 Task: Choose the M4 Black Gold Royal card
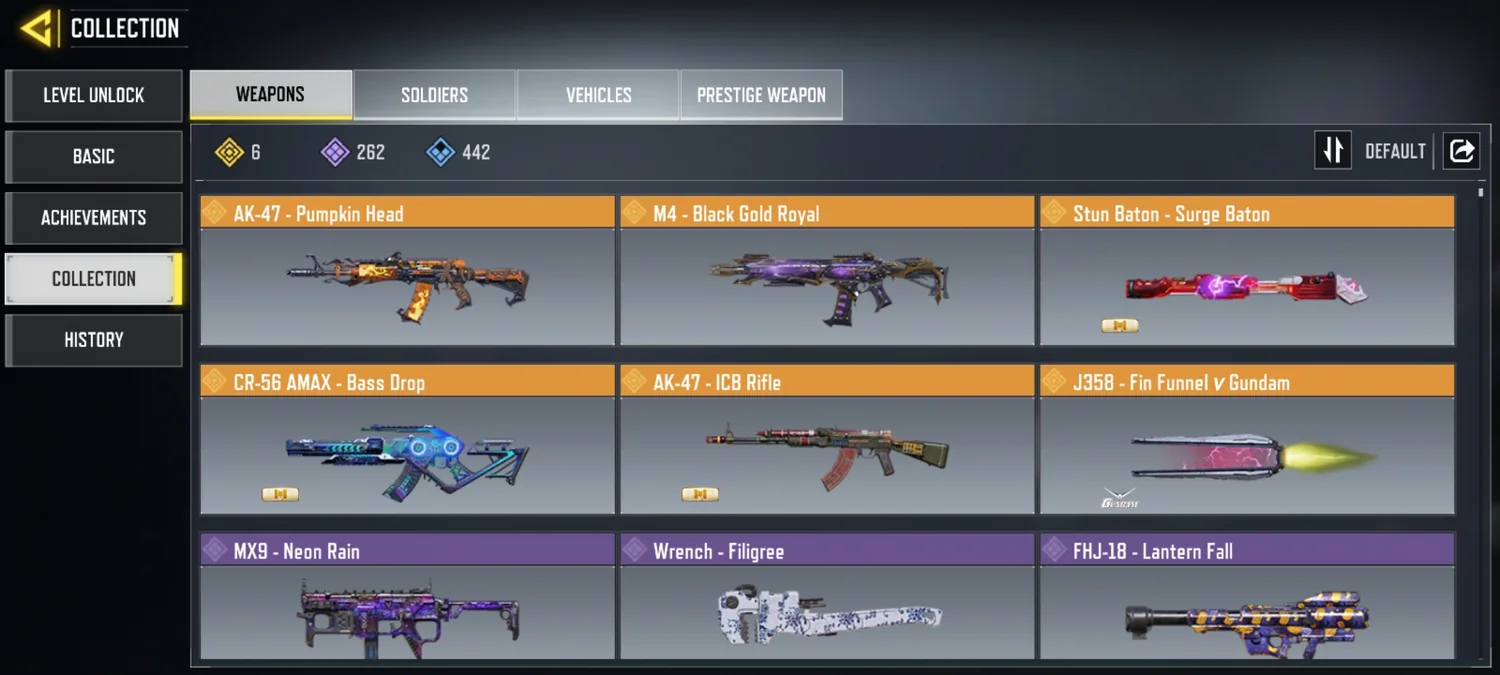(827, 272)
